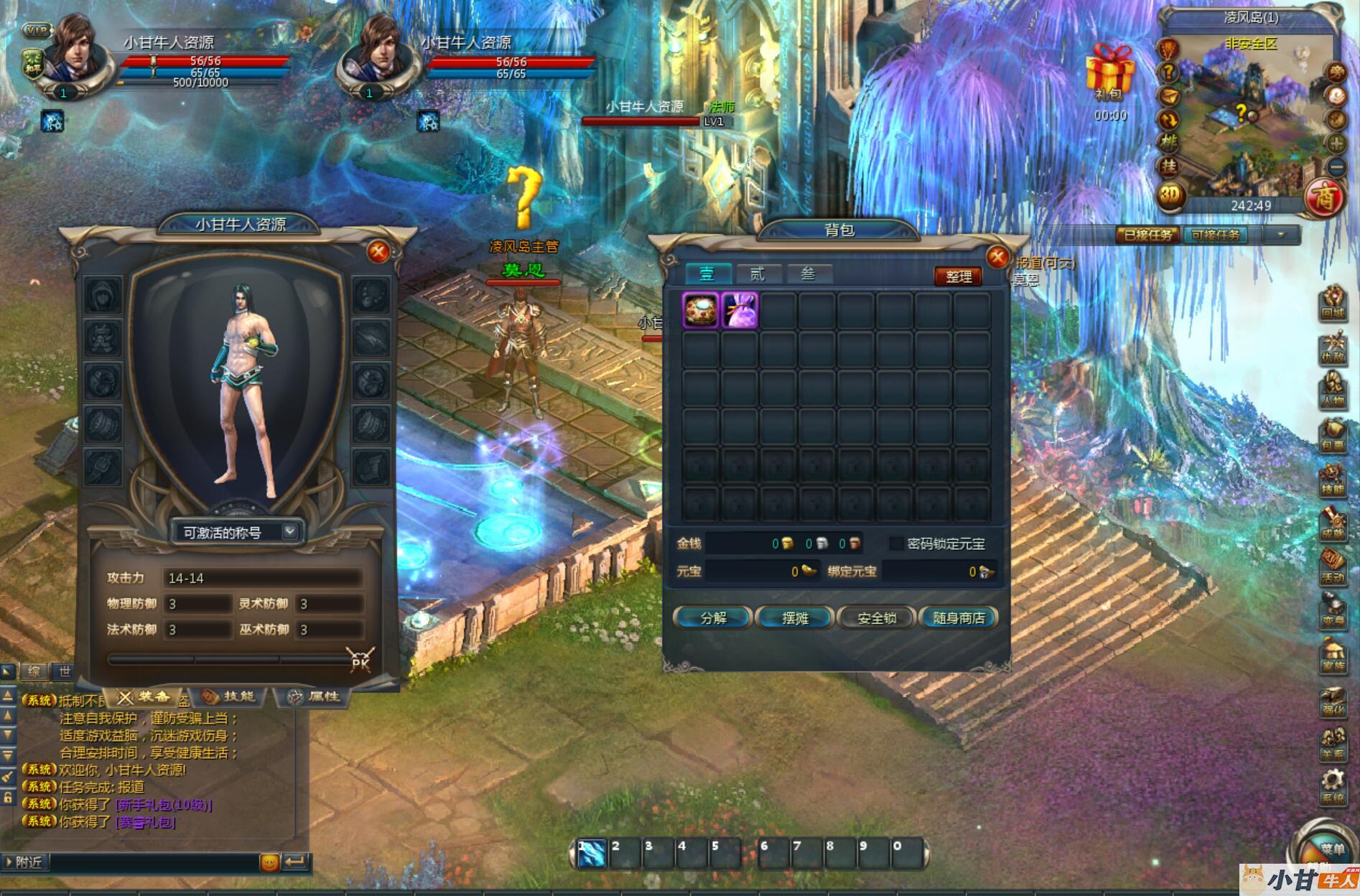Close the 背包 backpack window
1360x896 pixels.
point(997,256)
